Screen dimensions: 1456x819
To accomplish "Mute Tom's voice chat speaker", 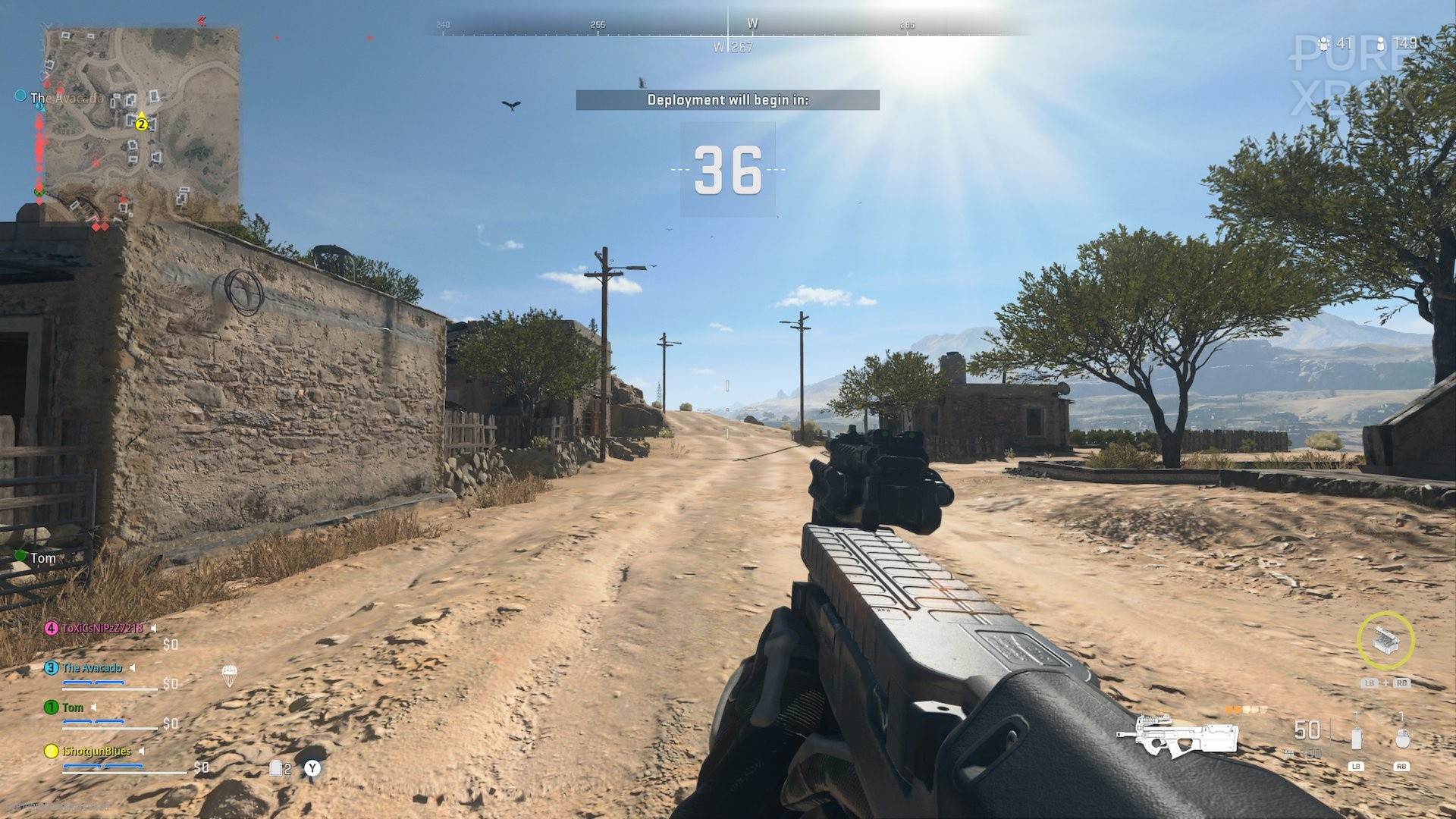I will pos(94,708).
